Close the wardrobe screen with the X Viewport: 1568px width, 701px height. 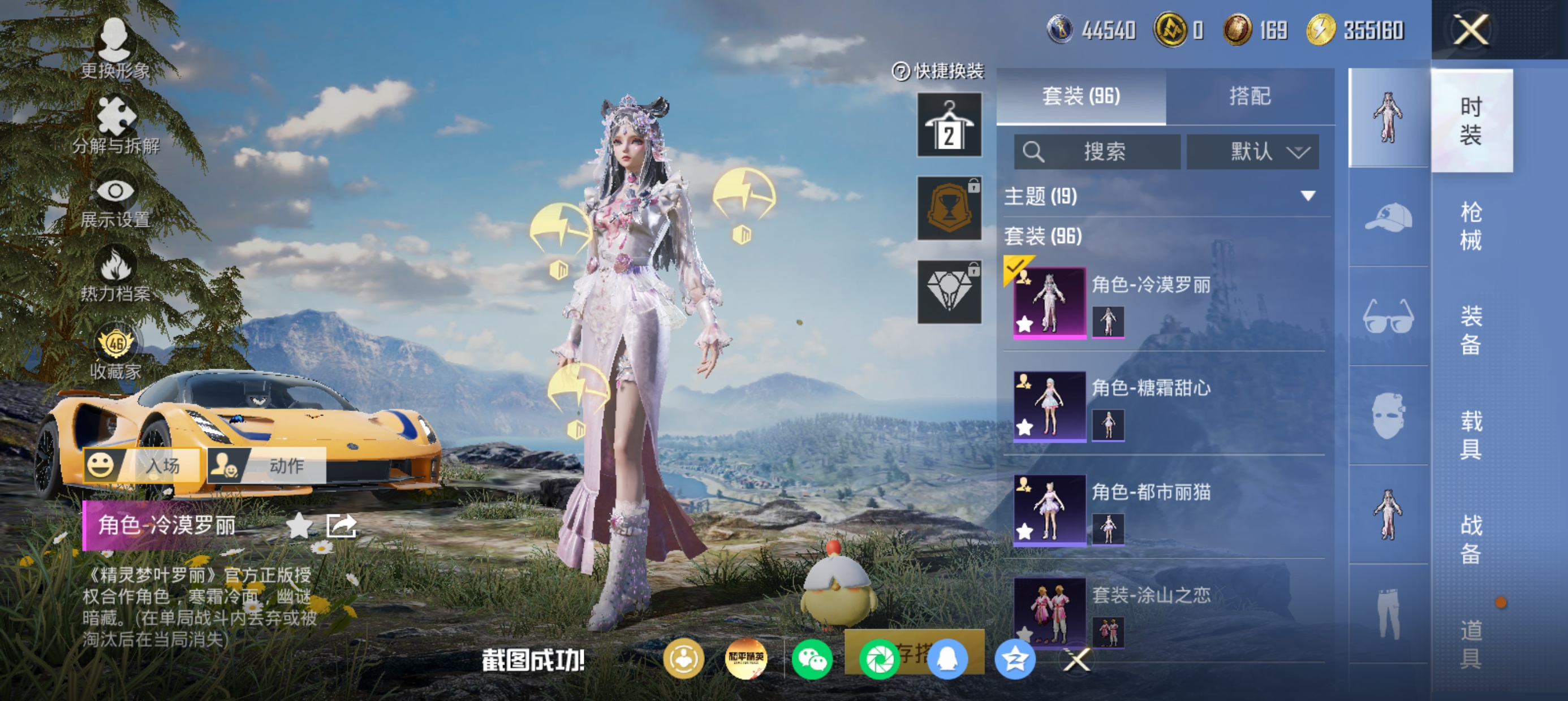[x=1471, y=29]
